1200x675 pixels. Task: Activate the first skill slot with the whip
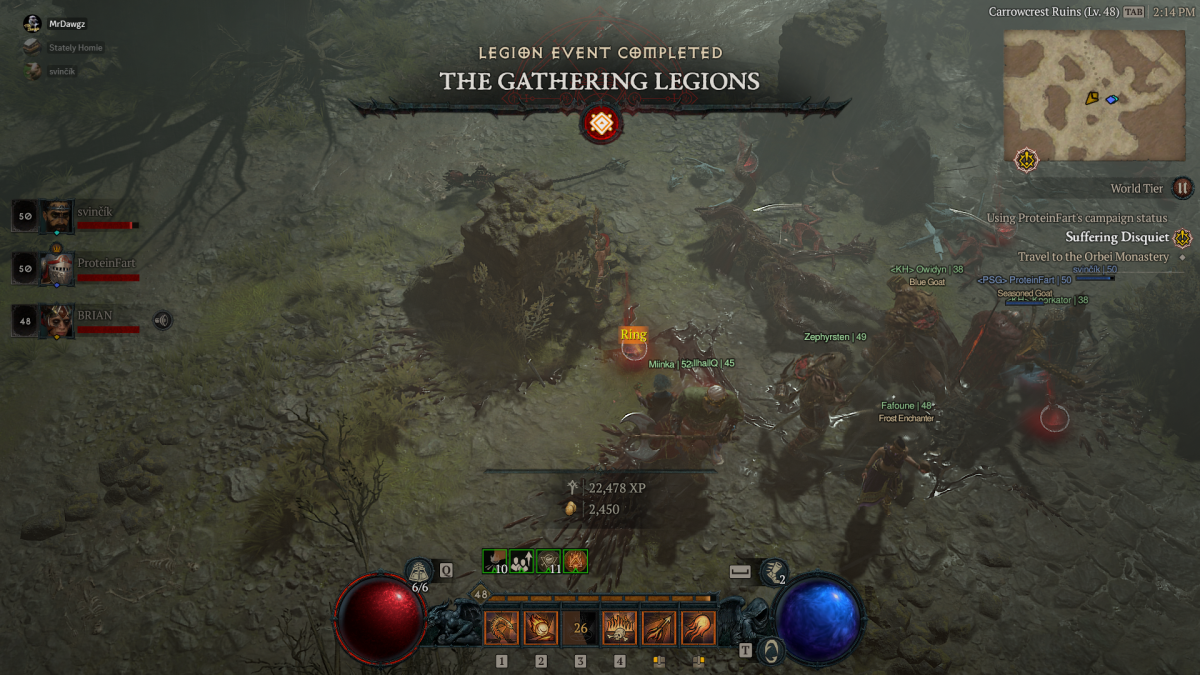501,628
